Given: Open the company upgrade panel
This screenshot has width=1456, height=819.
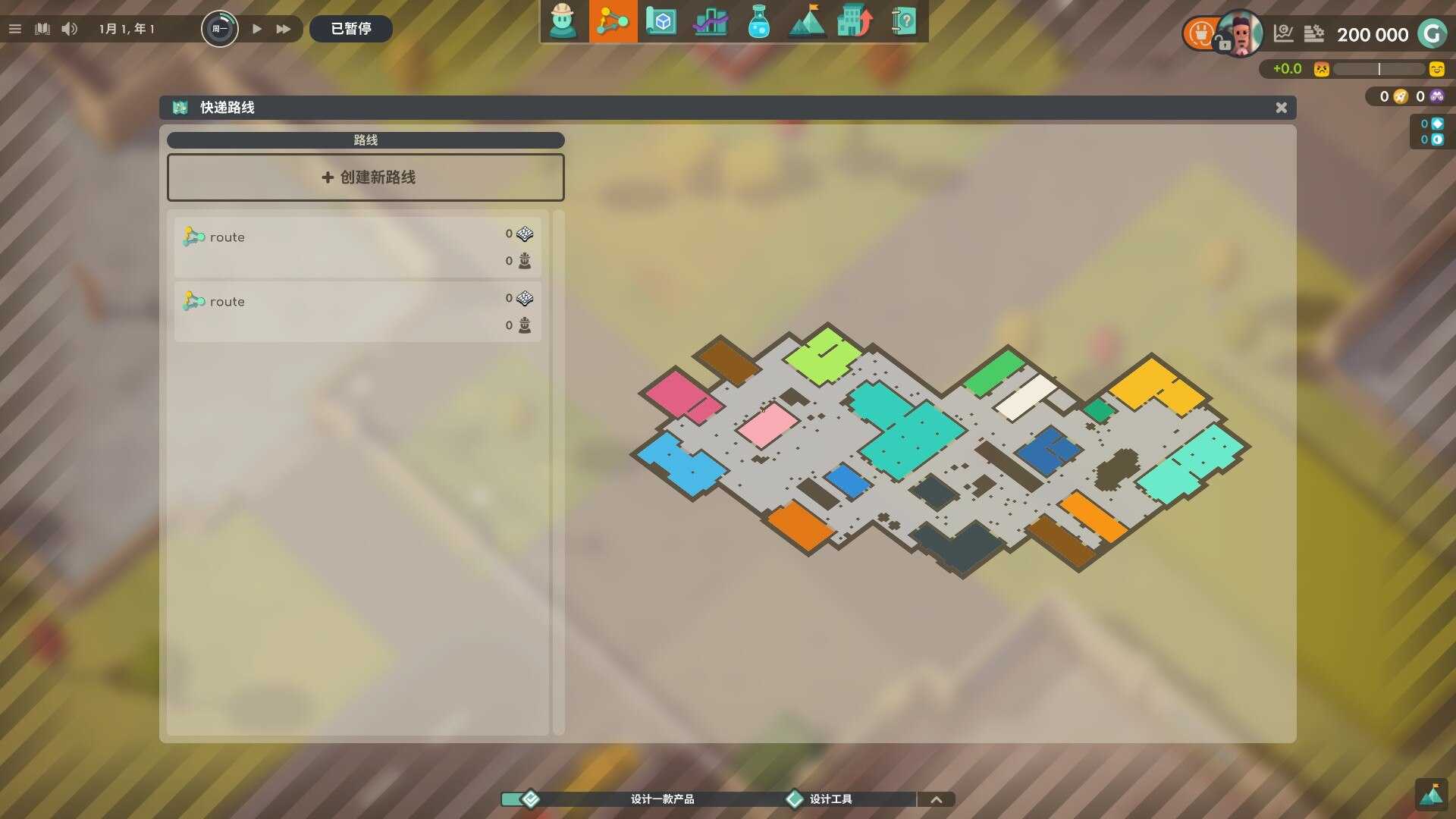Looking at the screenshot, I should coord(855,22).
